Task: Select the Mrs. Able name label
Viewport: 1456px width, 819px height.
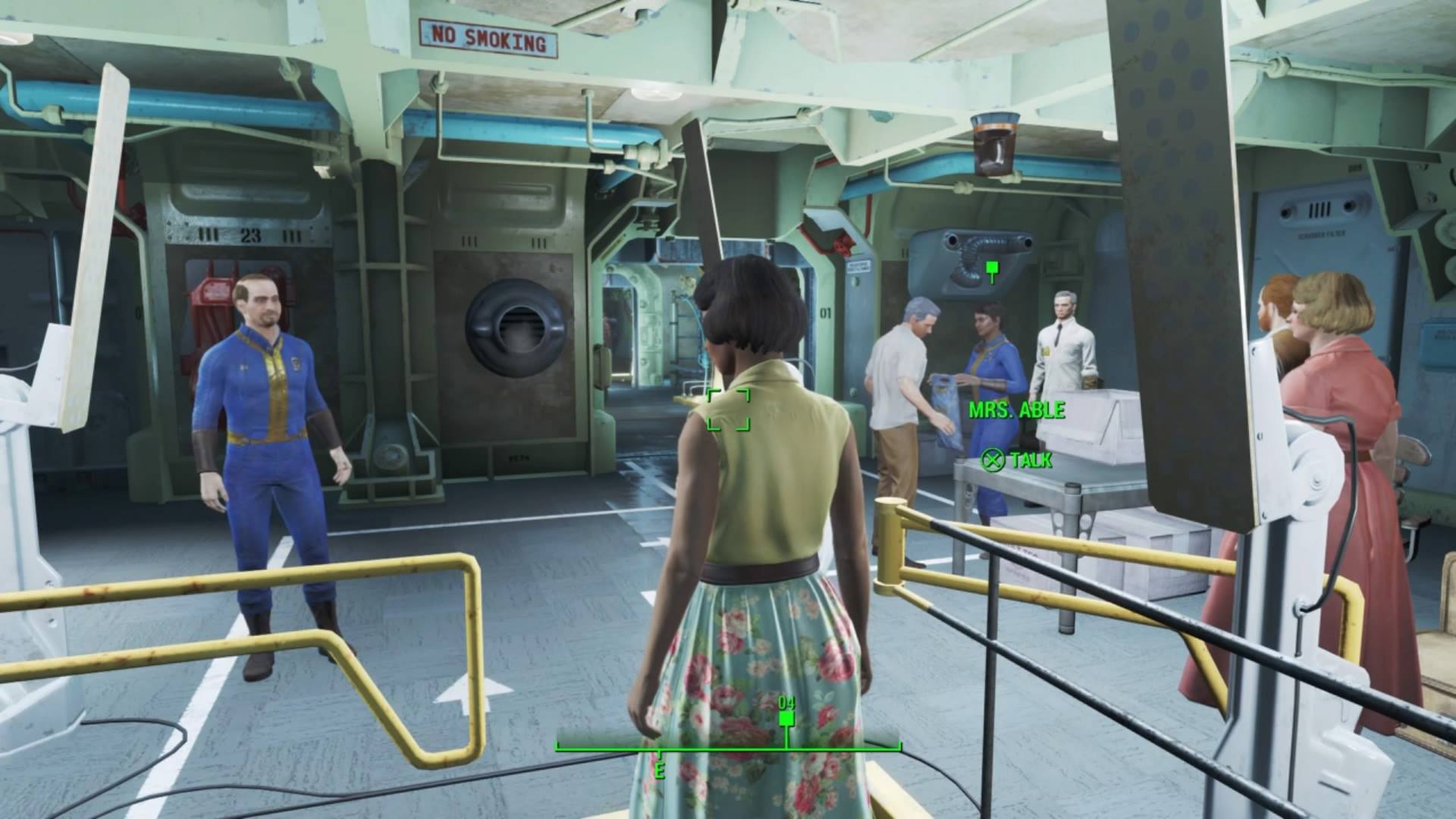Action: coord(1016,410)
